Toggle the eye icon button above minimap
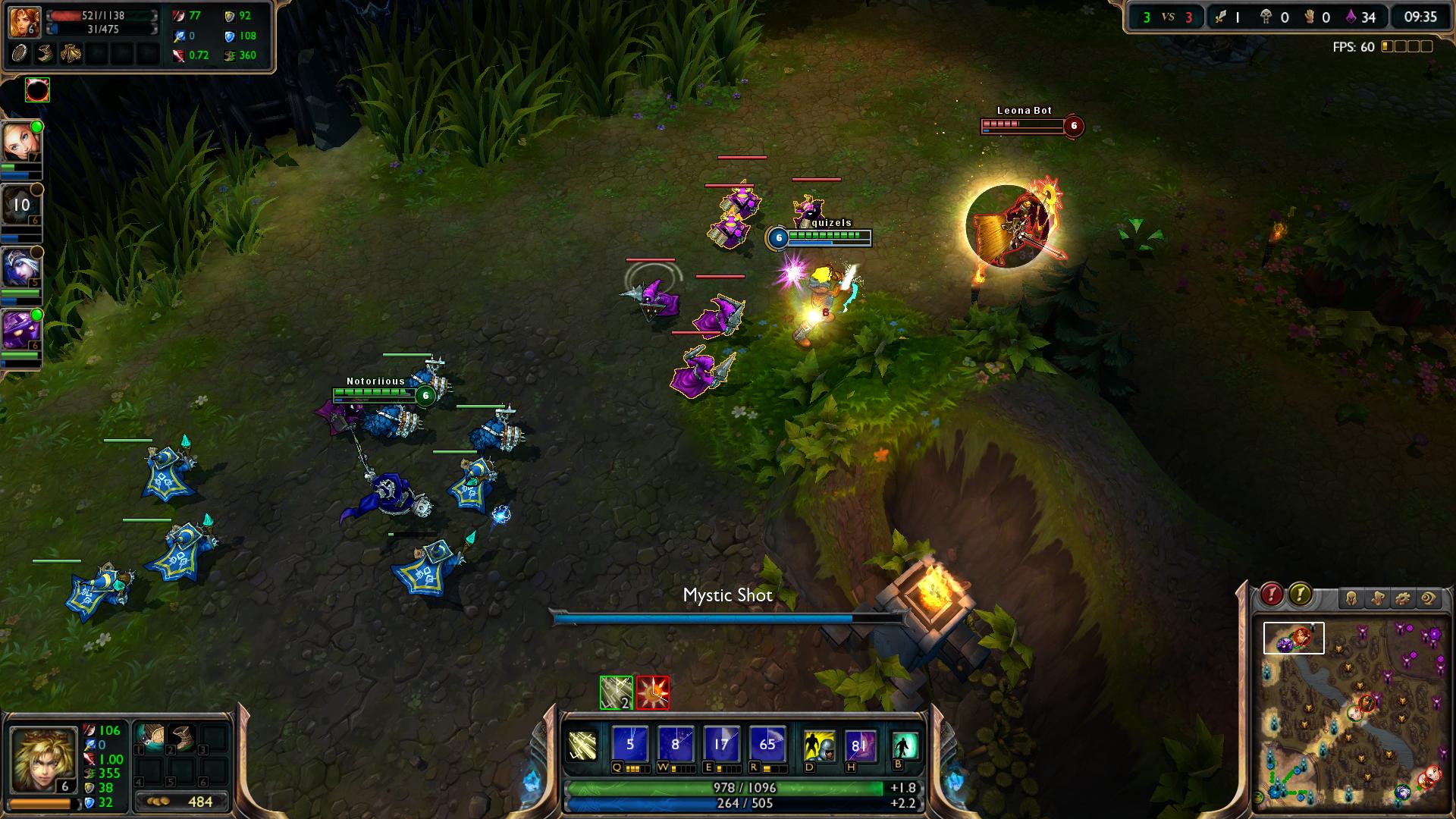Screen dimensions: 1456x819 click(1429, 599)
